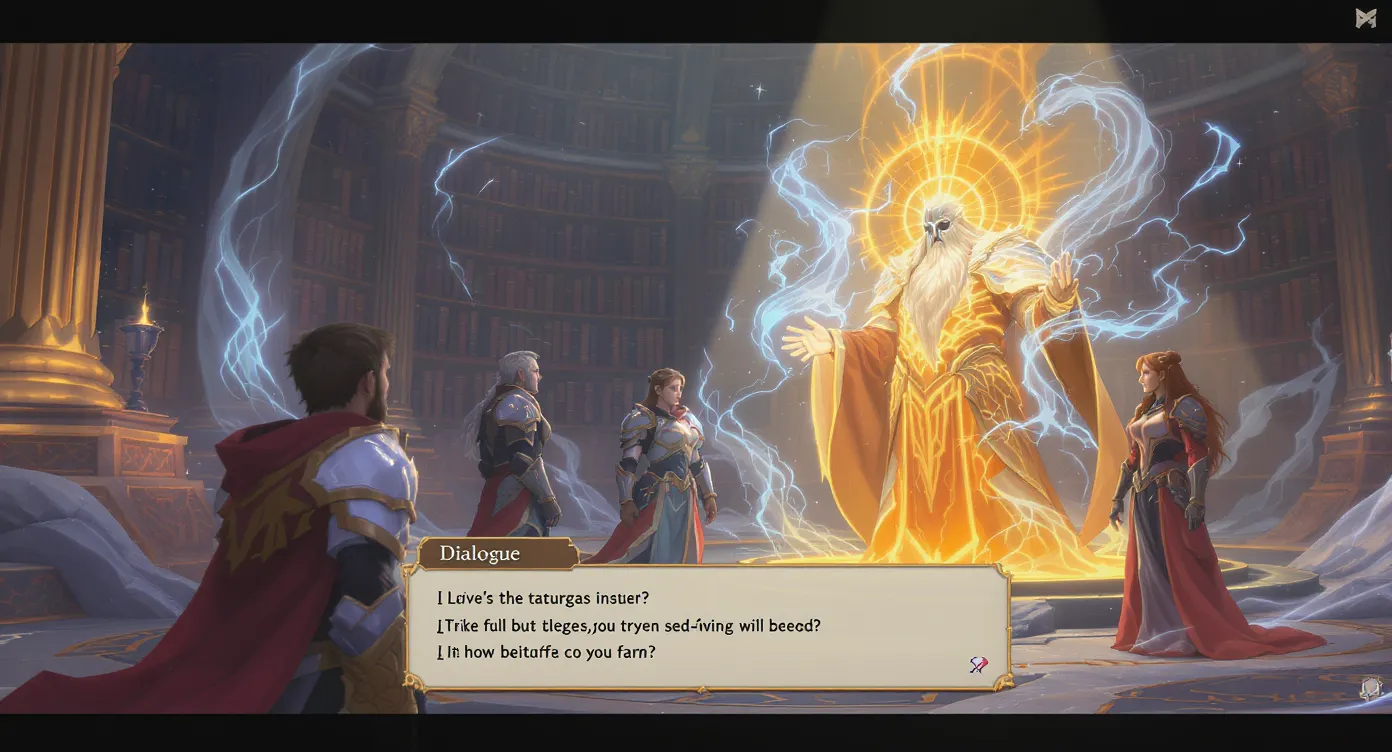The width and height of the screenshot is (1392, 752).
Task: Click the silver-haired armored warrior
Action: click(x=520, y=440)
